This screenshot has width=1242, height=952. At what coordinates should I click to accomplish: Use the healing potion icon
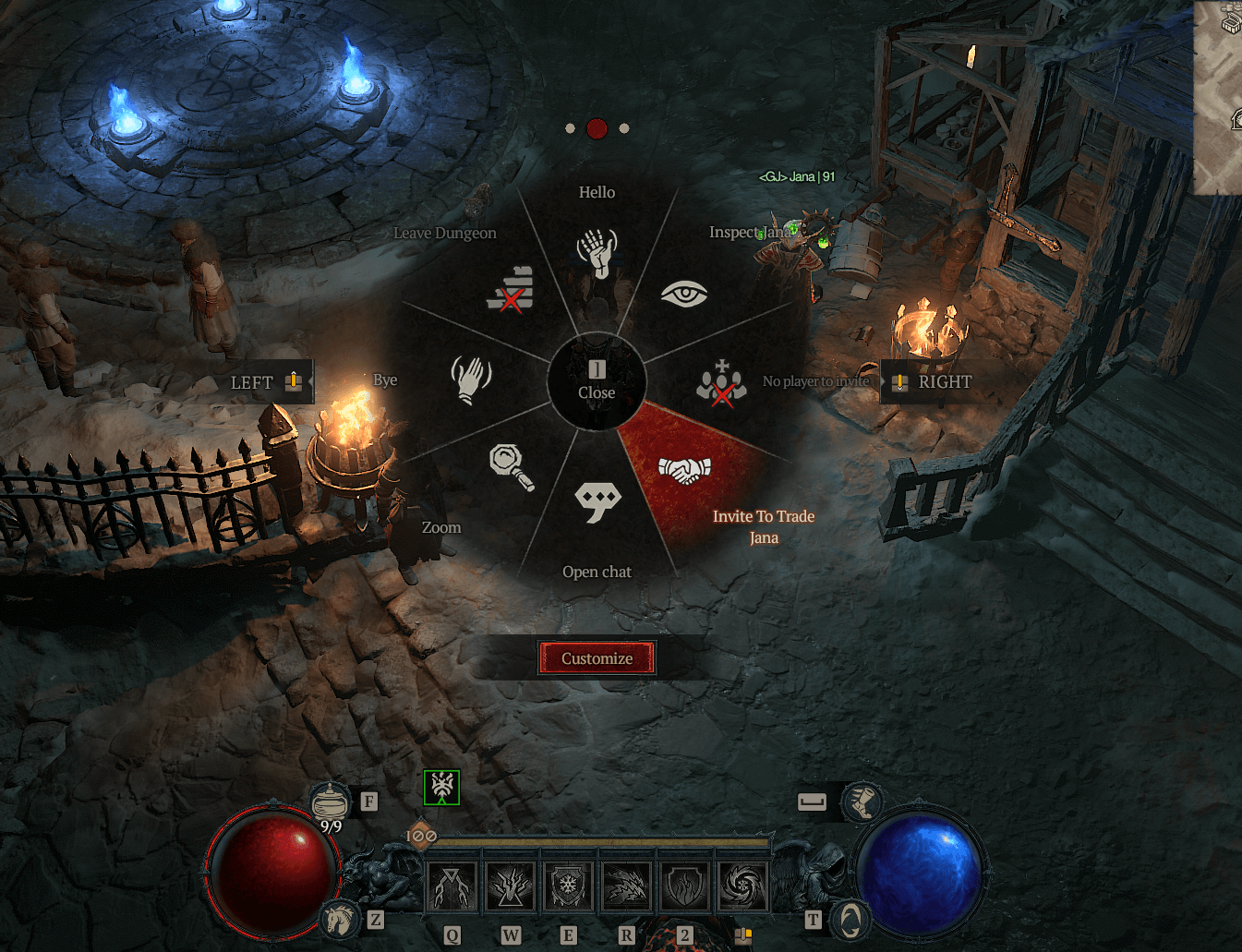coord(331,801)
